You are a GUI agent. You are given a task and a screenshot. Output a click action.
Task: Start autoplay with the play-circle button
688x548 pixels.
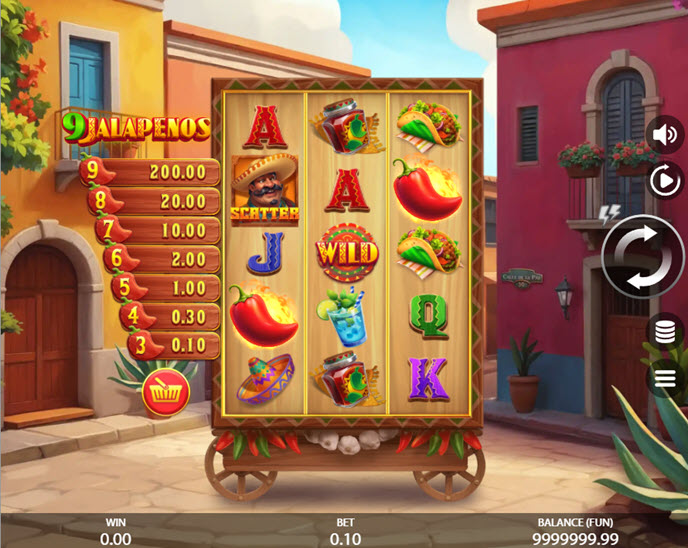[664, 181]
